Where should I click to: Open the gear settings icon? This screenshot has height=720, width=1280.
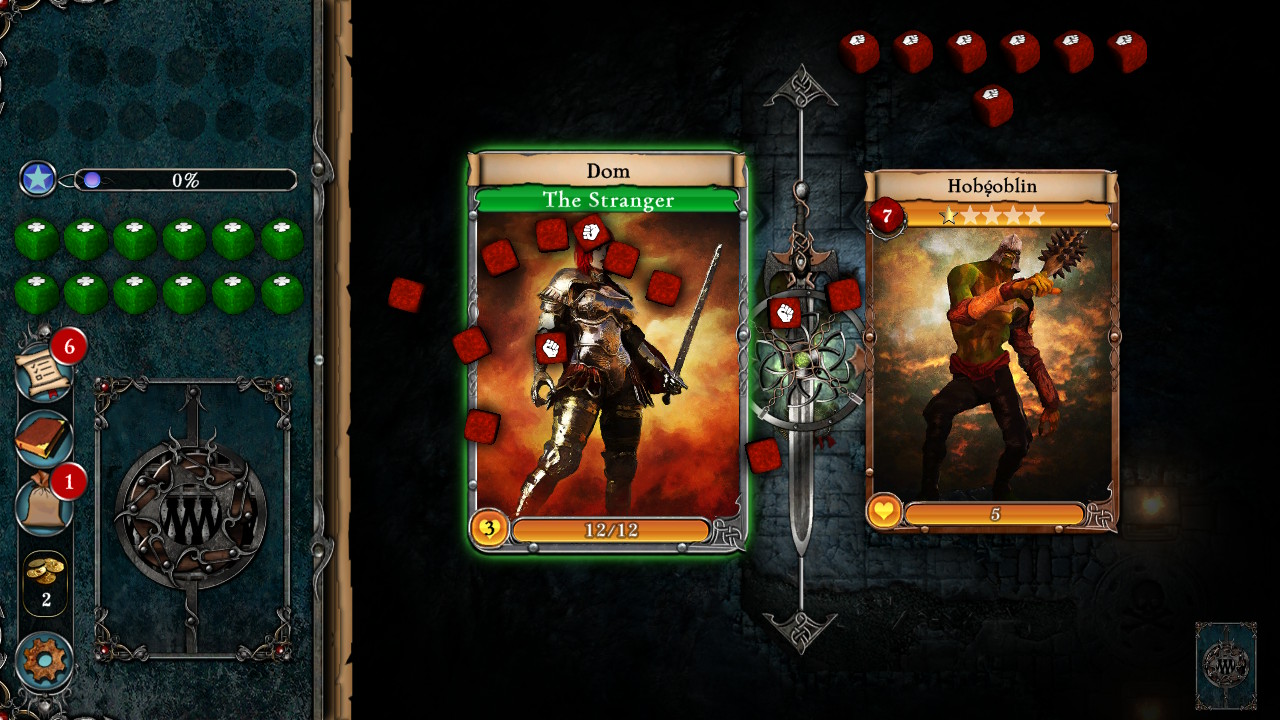coord(44,656)
